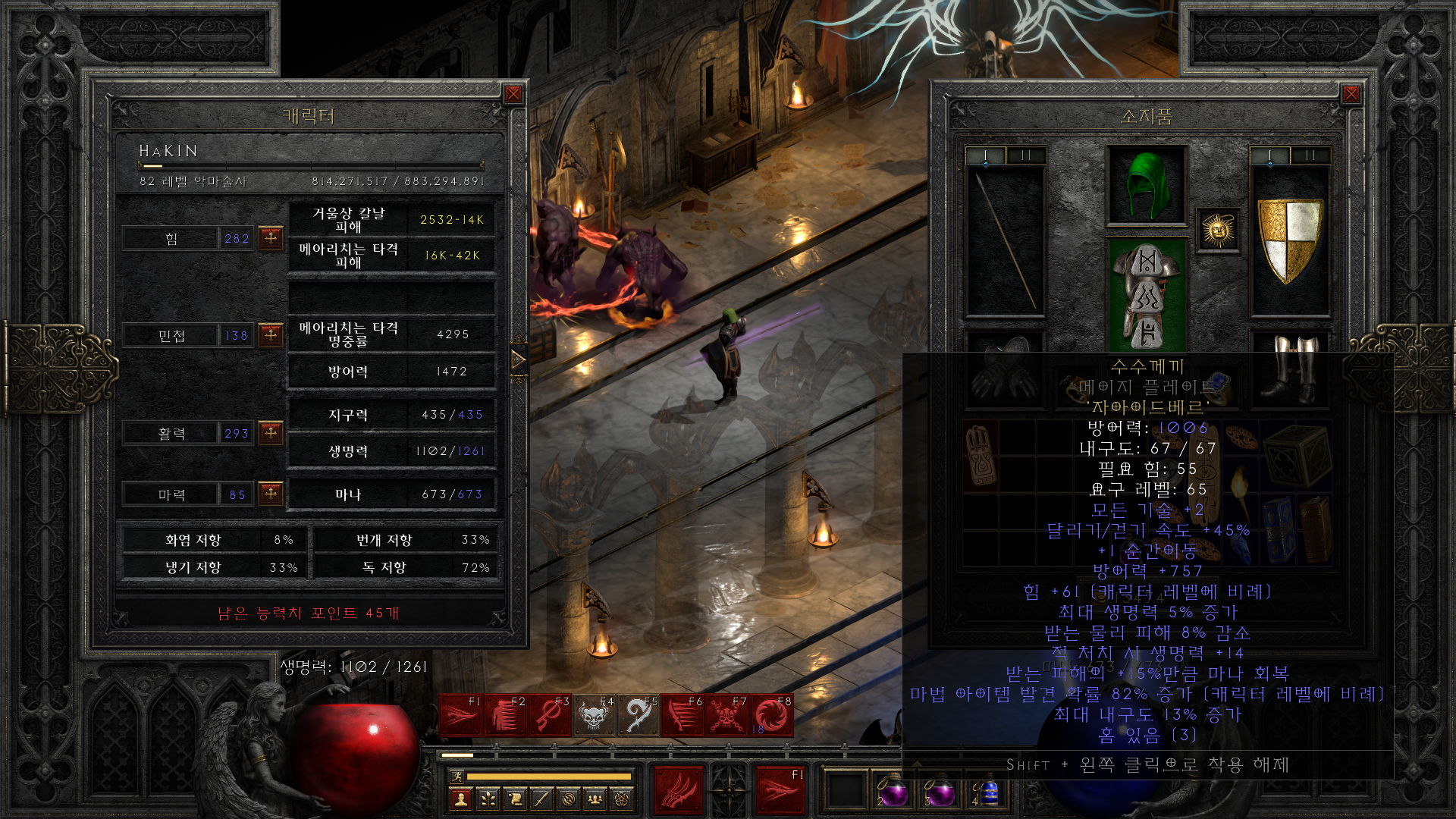Activate the F4 horned skull skill
1456x819 pixels.
(594, 715)
